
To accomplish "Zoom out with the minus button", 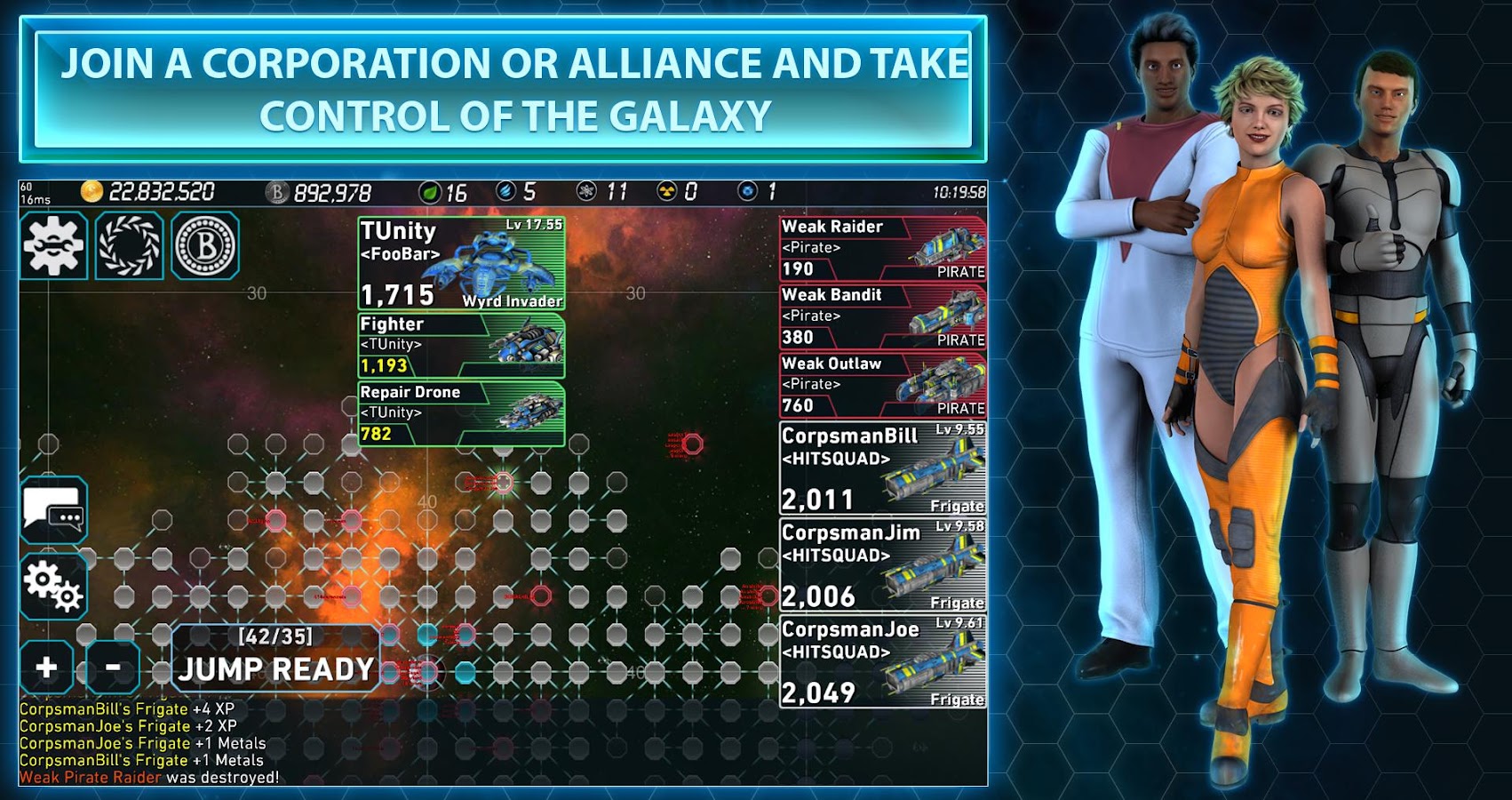I will (x=113, y=667).
